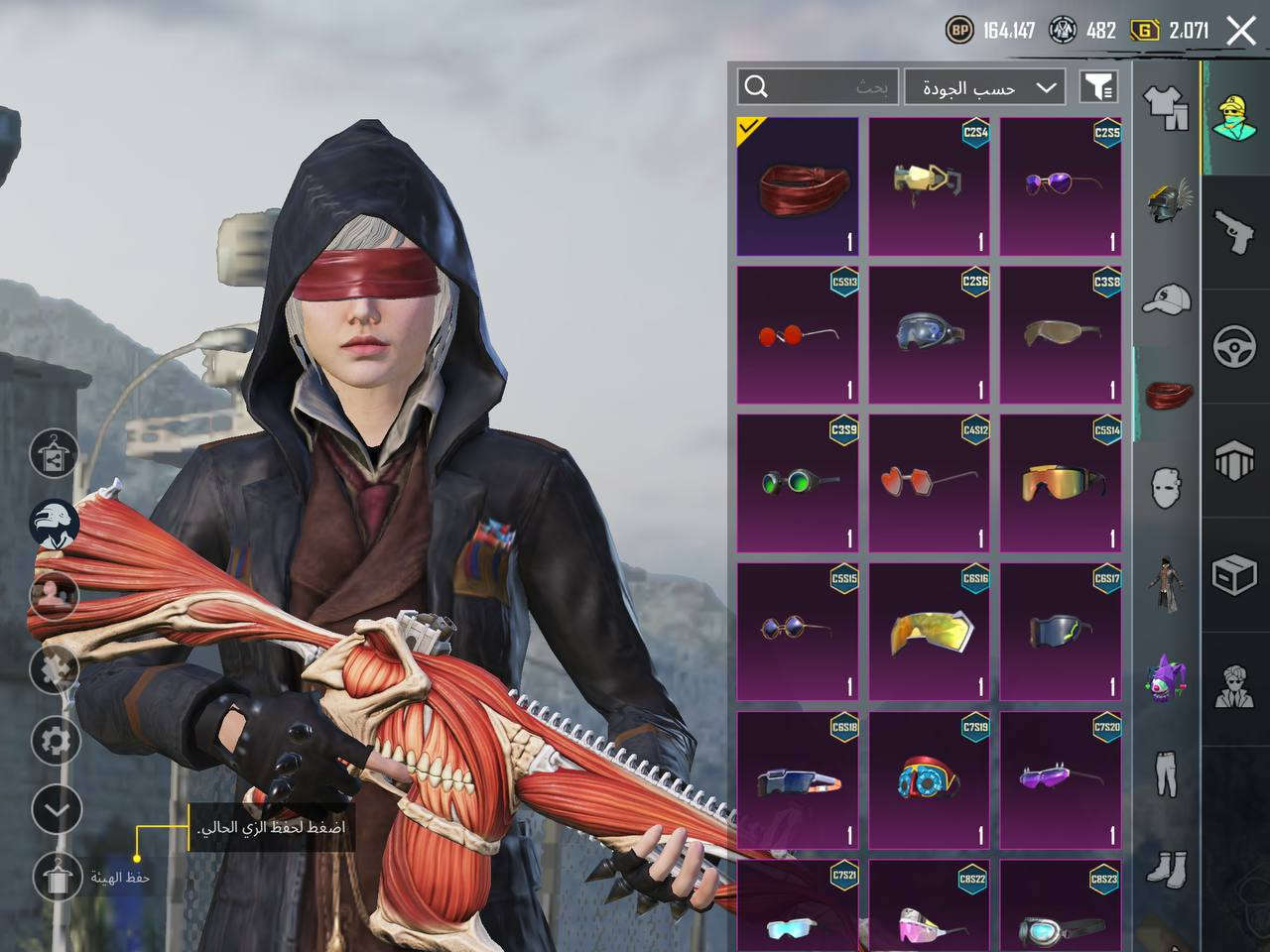This screenshot has height=952, width=1270.
Task: Close the inventory screen with the X
Action: click(1241, 31)
